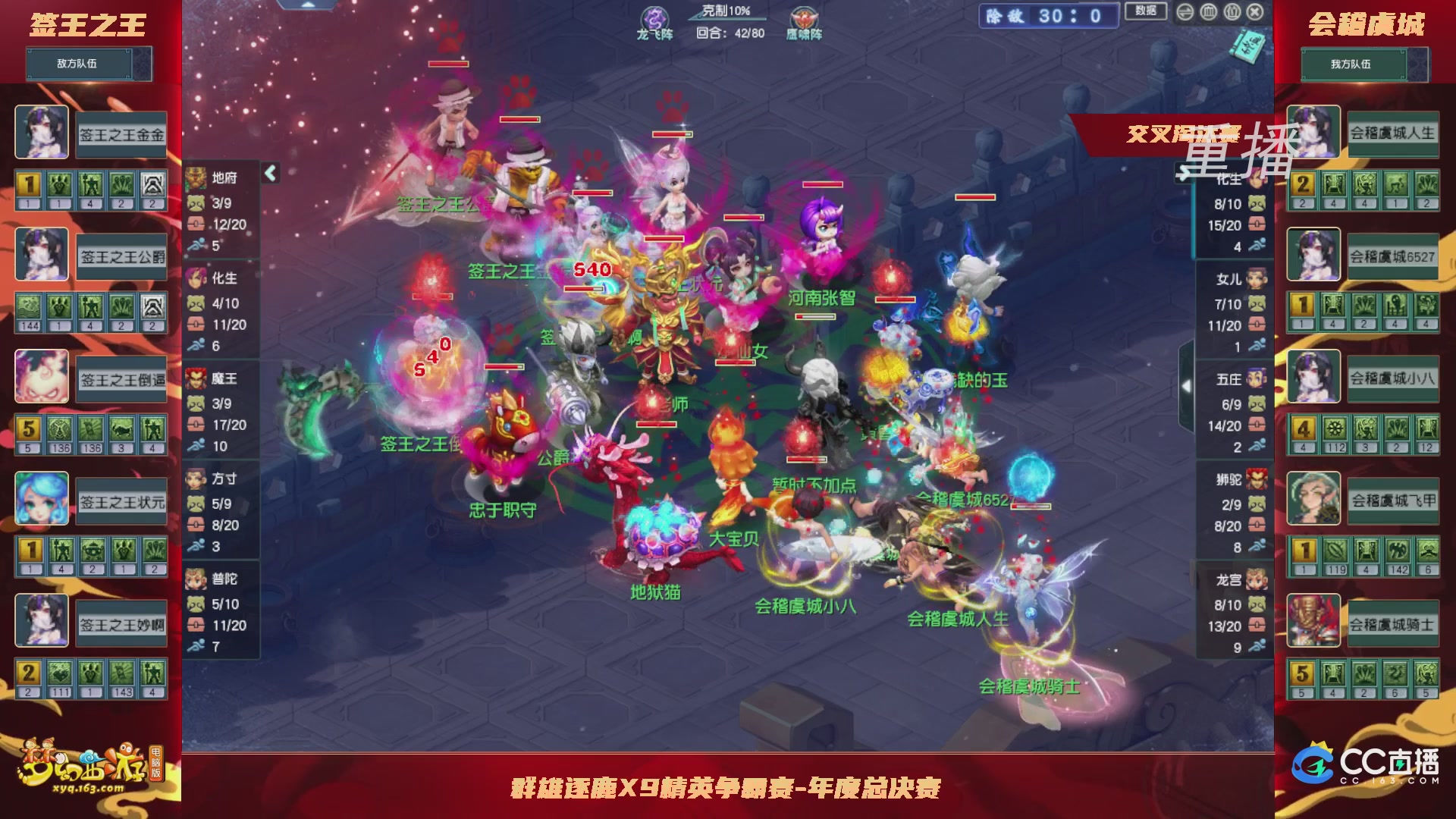Toggle the swap-arrows circle in the top toolbar

(1185, 13)
